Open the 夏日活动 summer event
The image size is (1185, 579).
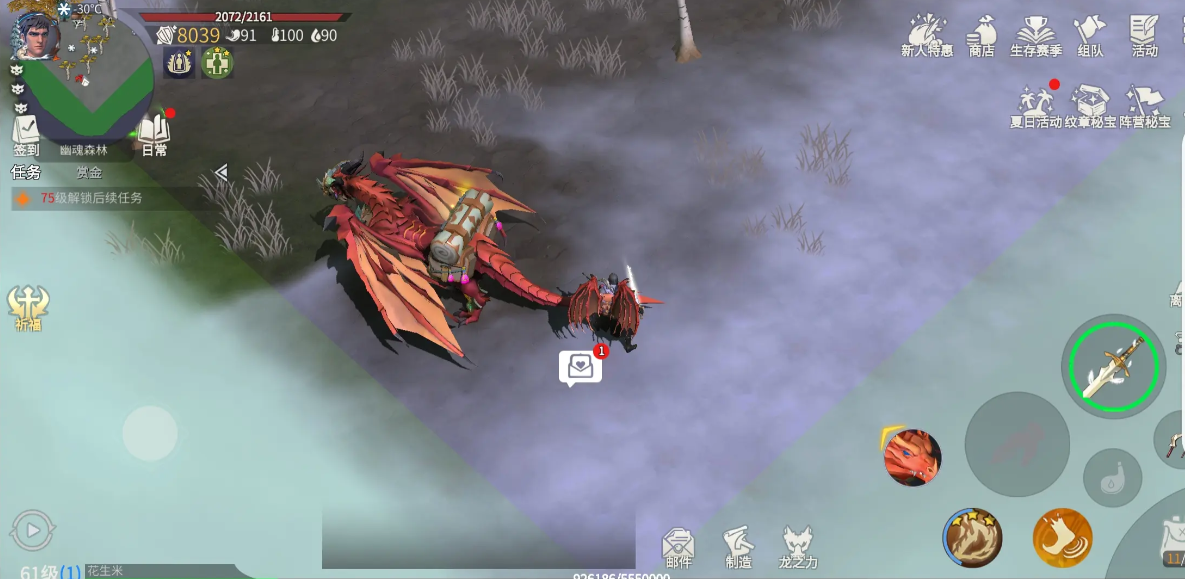click(1035, 106)
